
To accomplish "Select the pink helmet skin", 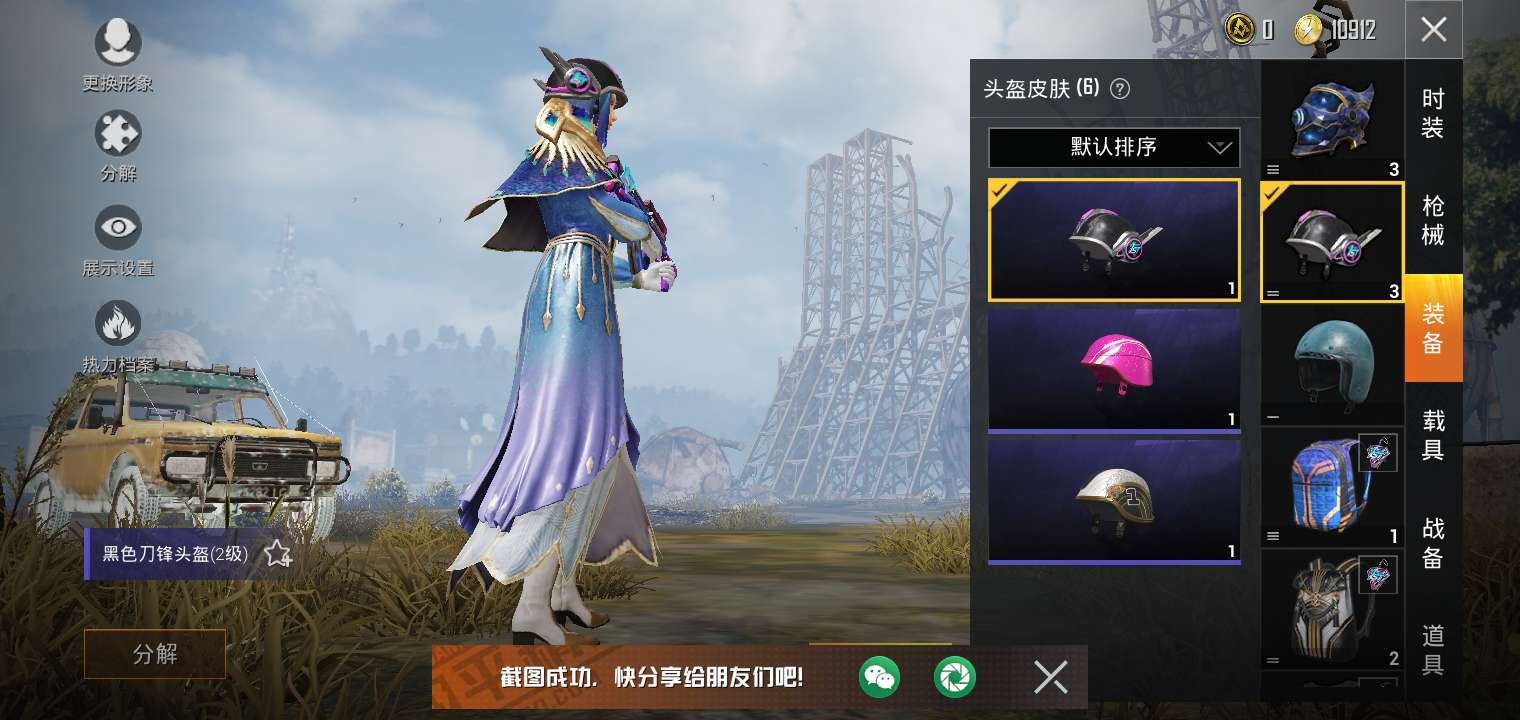I will [1114, 368].
